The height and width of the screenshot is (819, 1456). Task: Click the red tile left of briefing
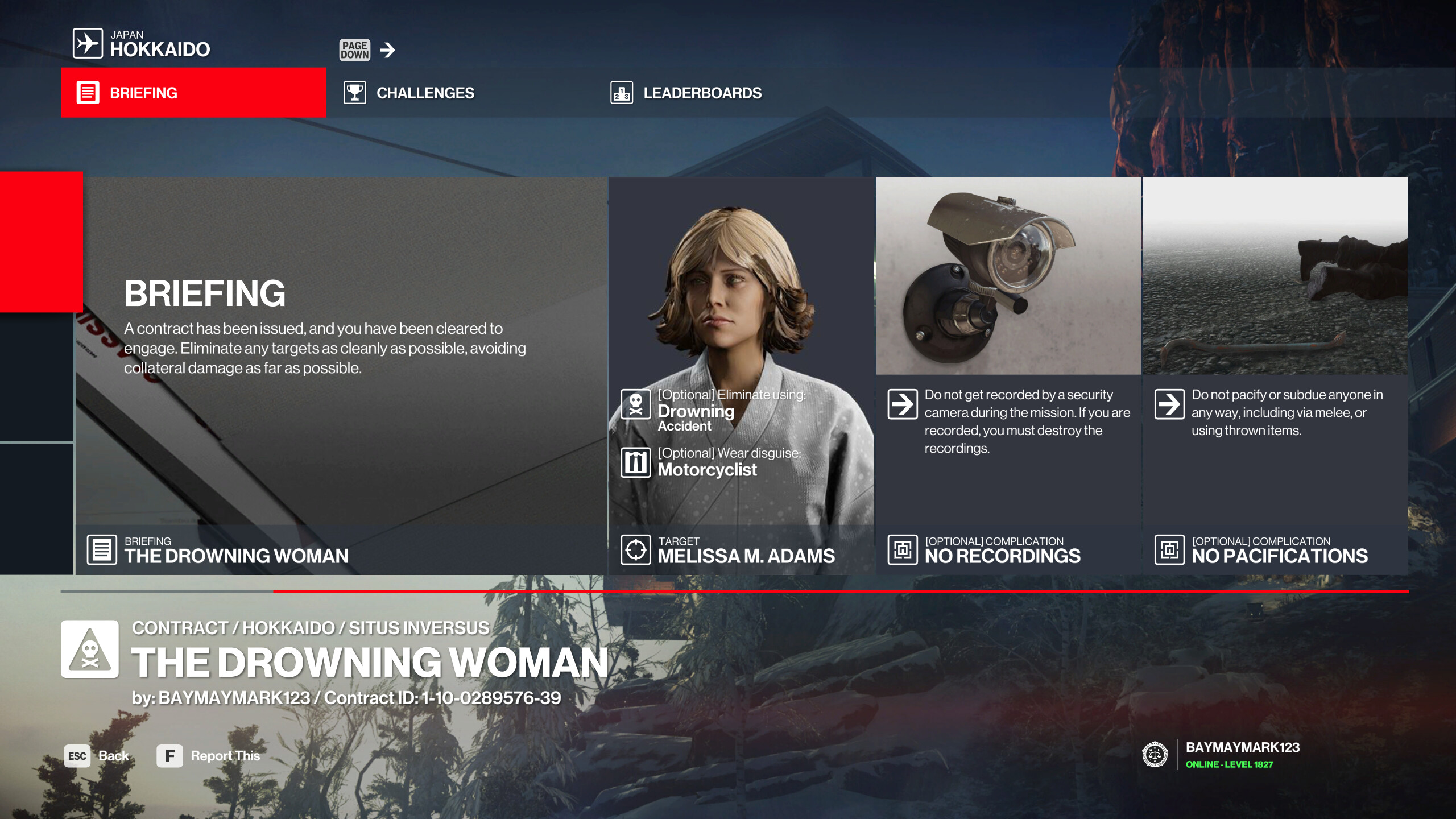tap(41, 242)
